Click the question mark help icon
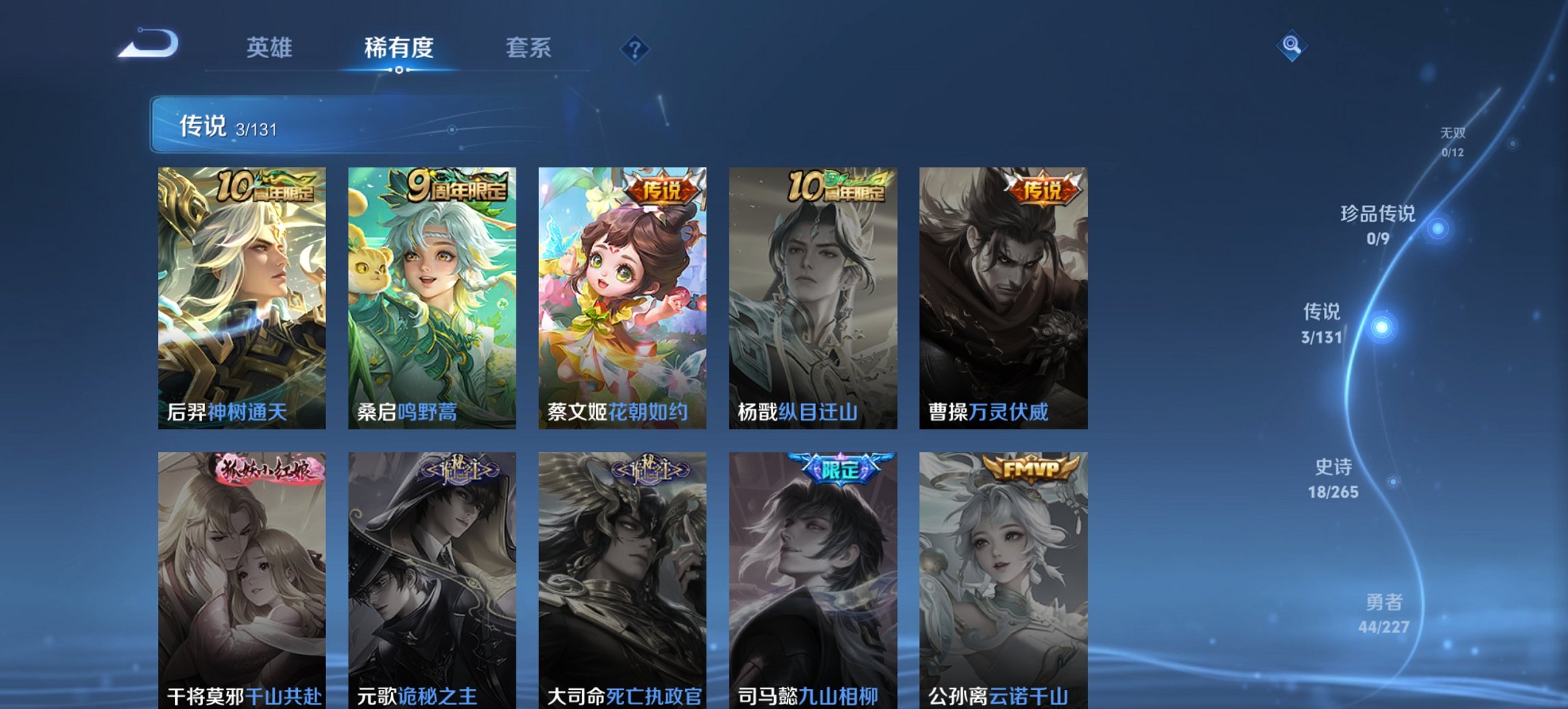The width and height of the screenshot is (1568, 709). coord(636,48)
